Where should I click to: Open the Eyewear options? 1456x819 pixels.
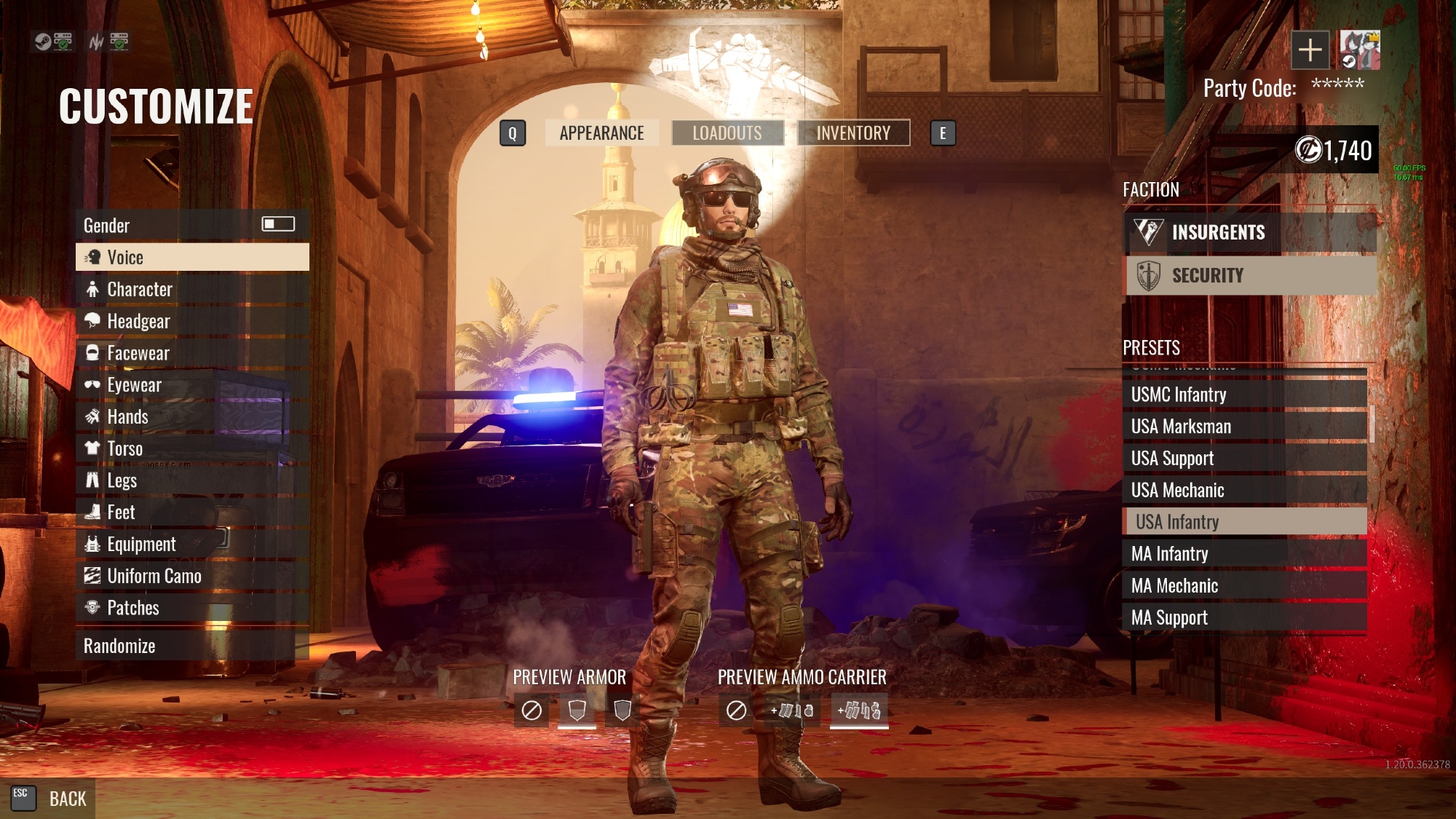pos(192,385)
